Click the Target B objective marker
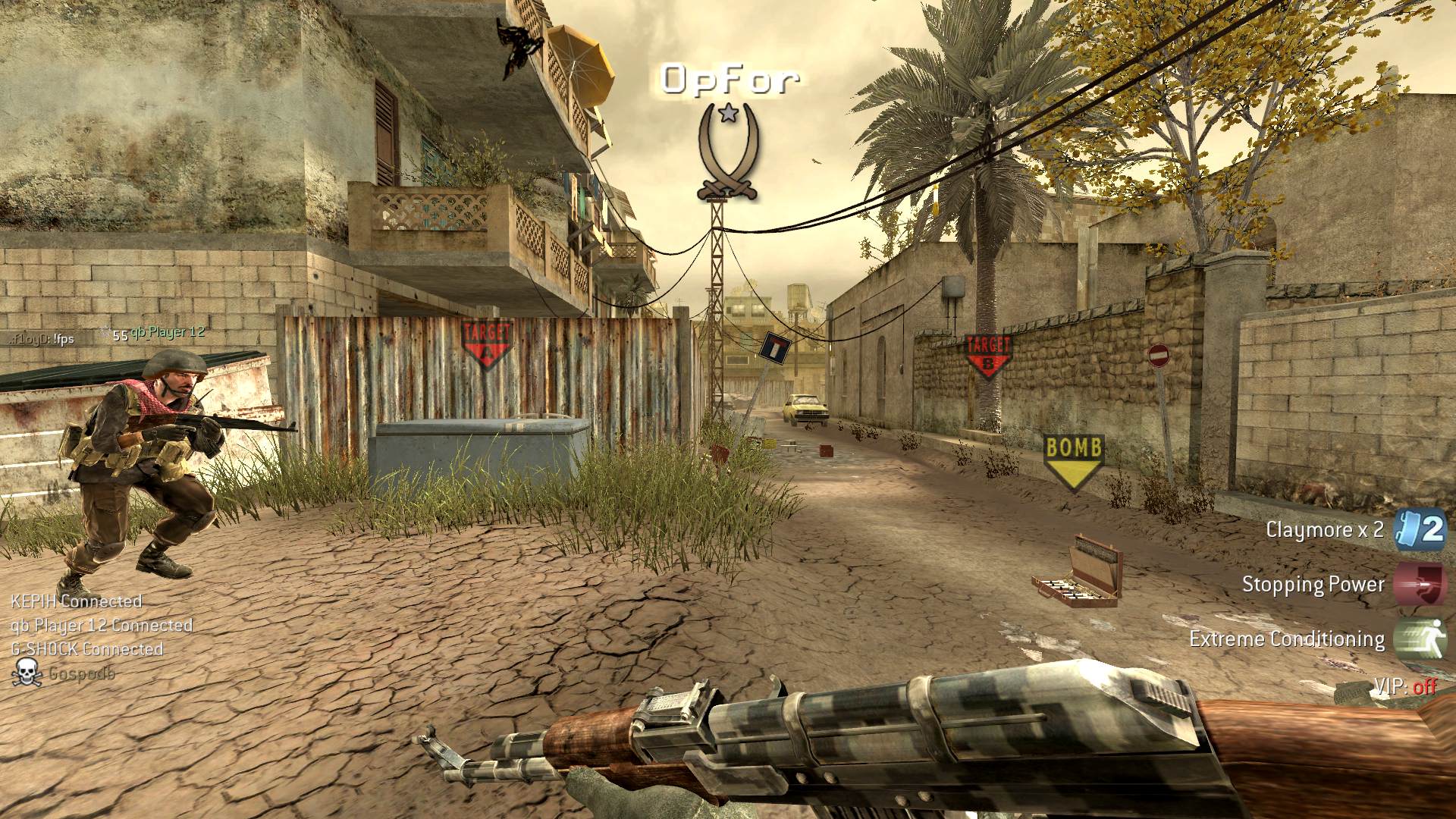 point(987,355)
